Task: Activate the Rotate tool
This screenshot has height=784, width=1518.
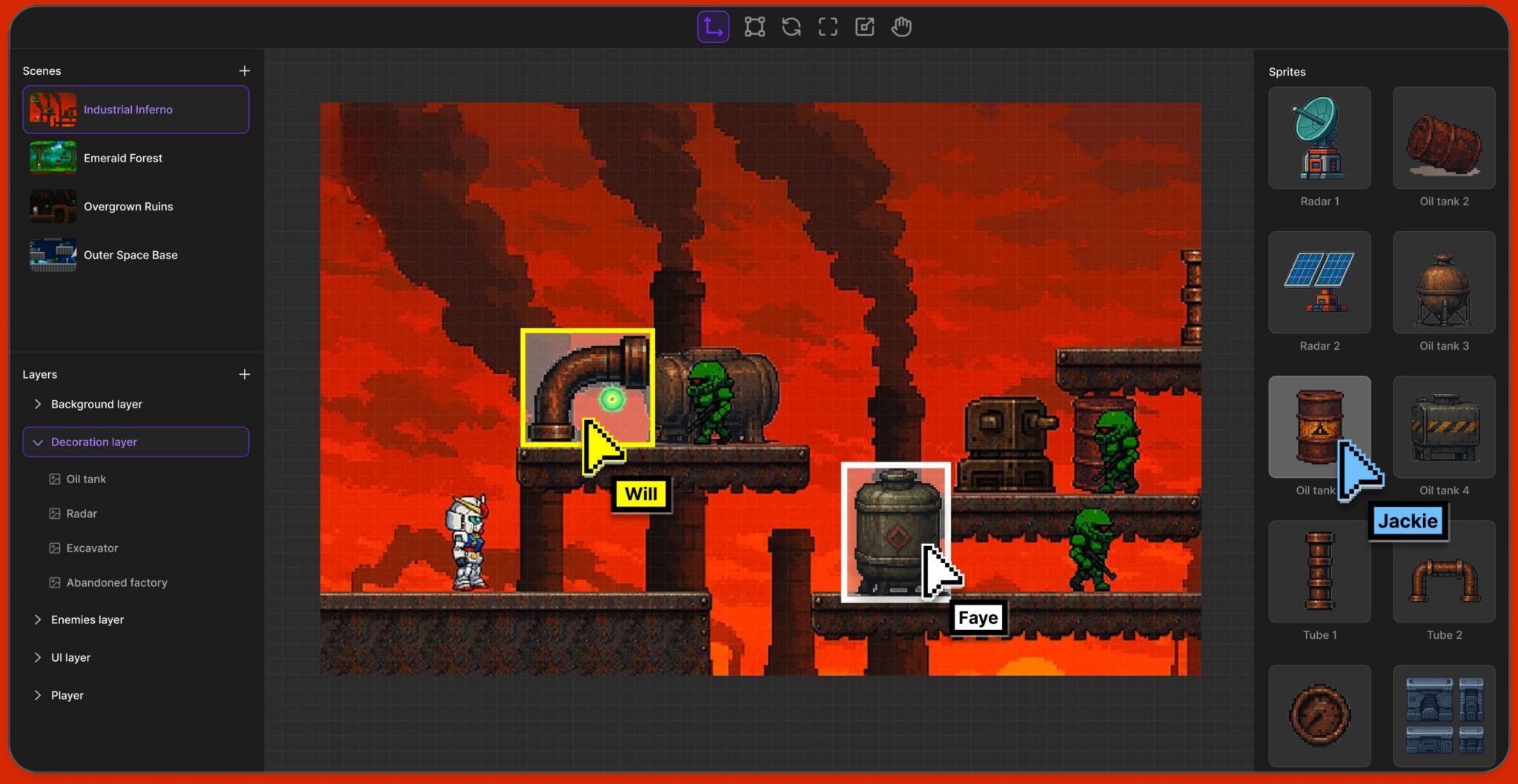Action: pos(790,27)
